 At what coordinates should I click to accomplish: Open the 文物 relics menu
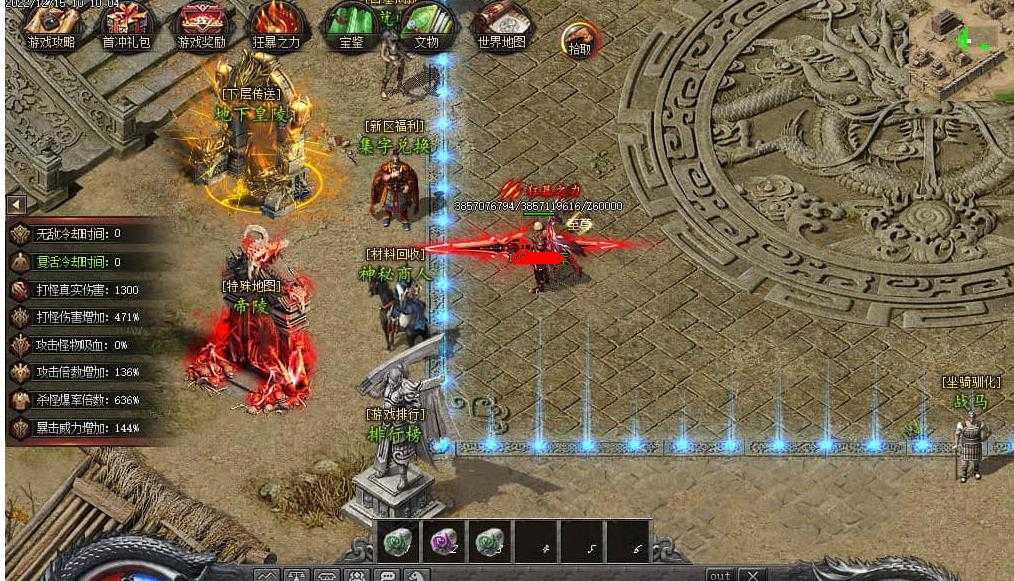pyautogui.click(x=427, y=24)
